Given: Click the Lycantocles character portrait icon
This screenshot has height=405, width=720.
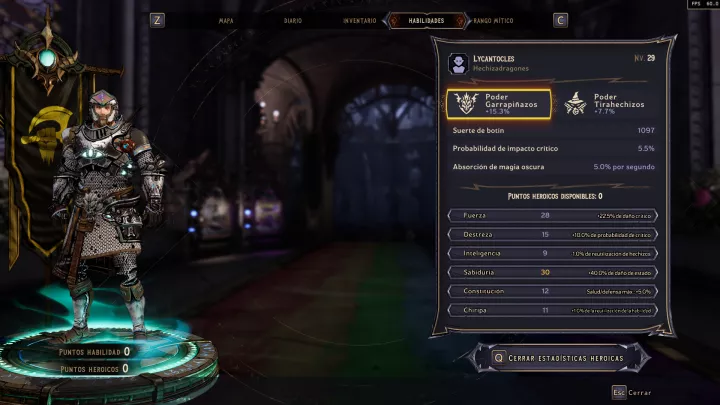Looking at the screenshot, I should pyautogui.click(x=457, y=63).
